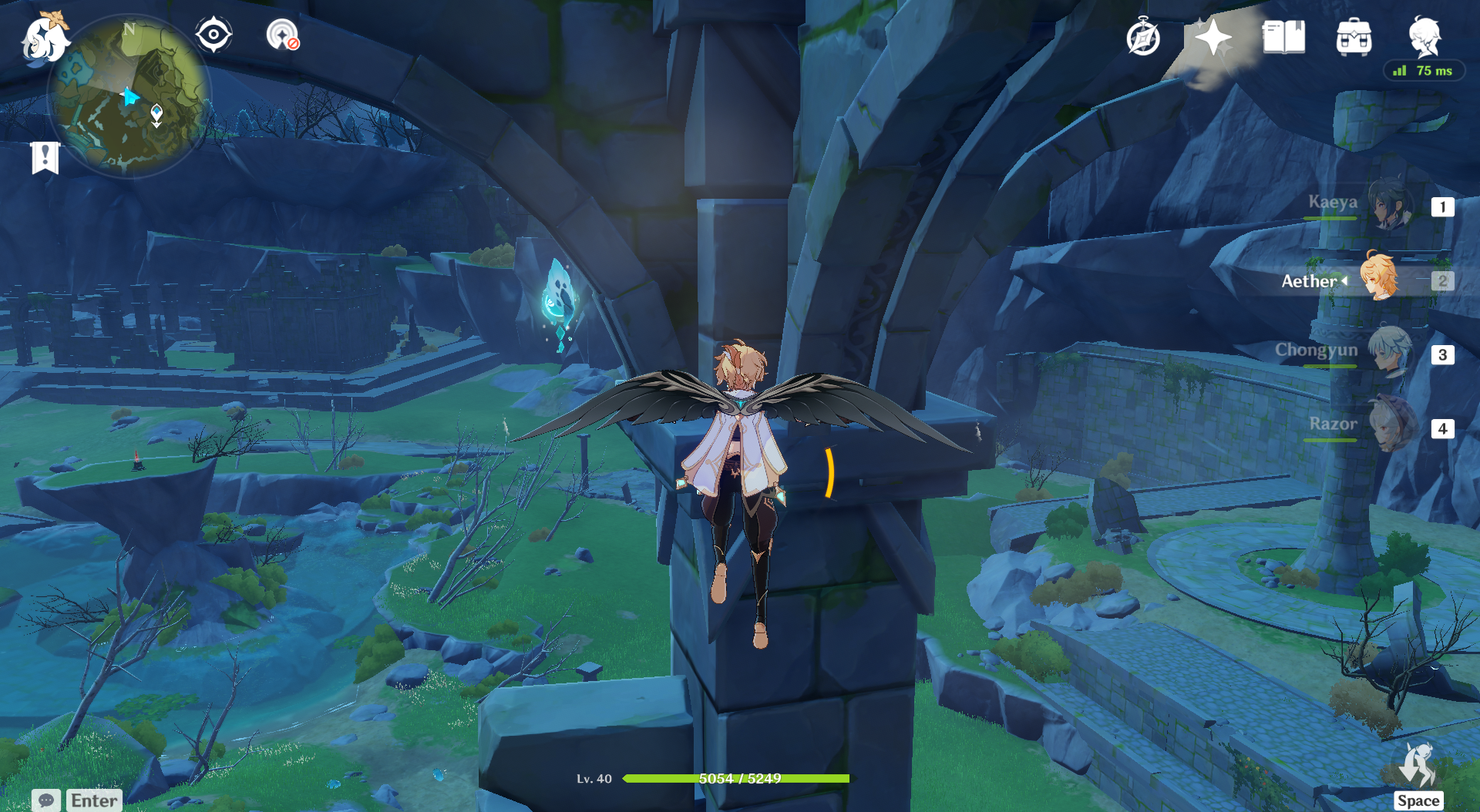The image size is (1480, 812).
Task: Select Aether in the party list
Action: [1378, 278]
